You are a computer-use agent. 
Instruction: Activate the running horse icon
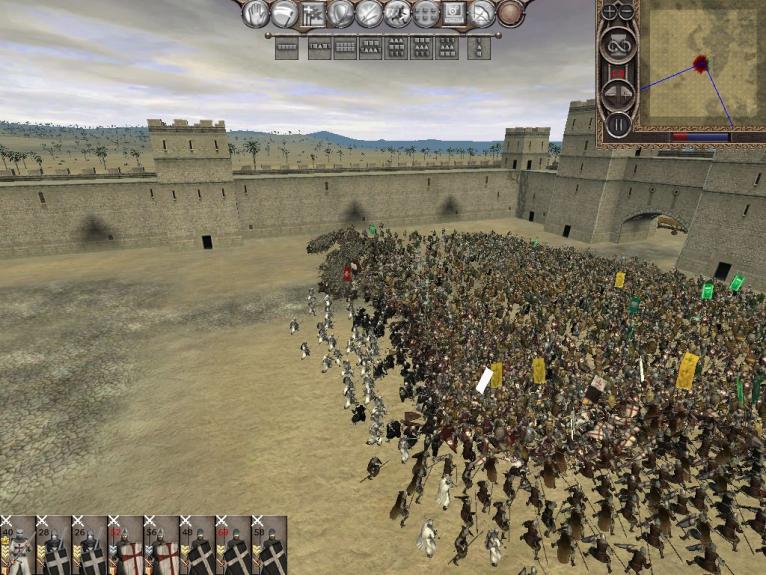coord(398,14)
